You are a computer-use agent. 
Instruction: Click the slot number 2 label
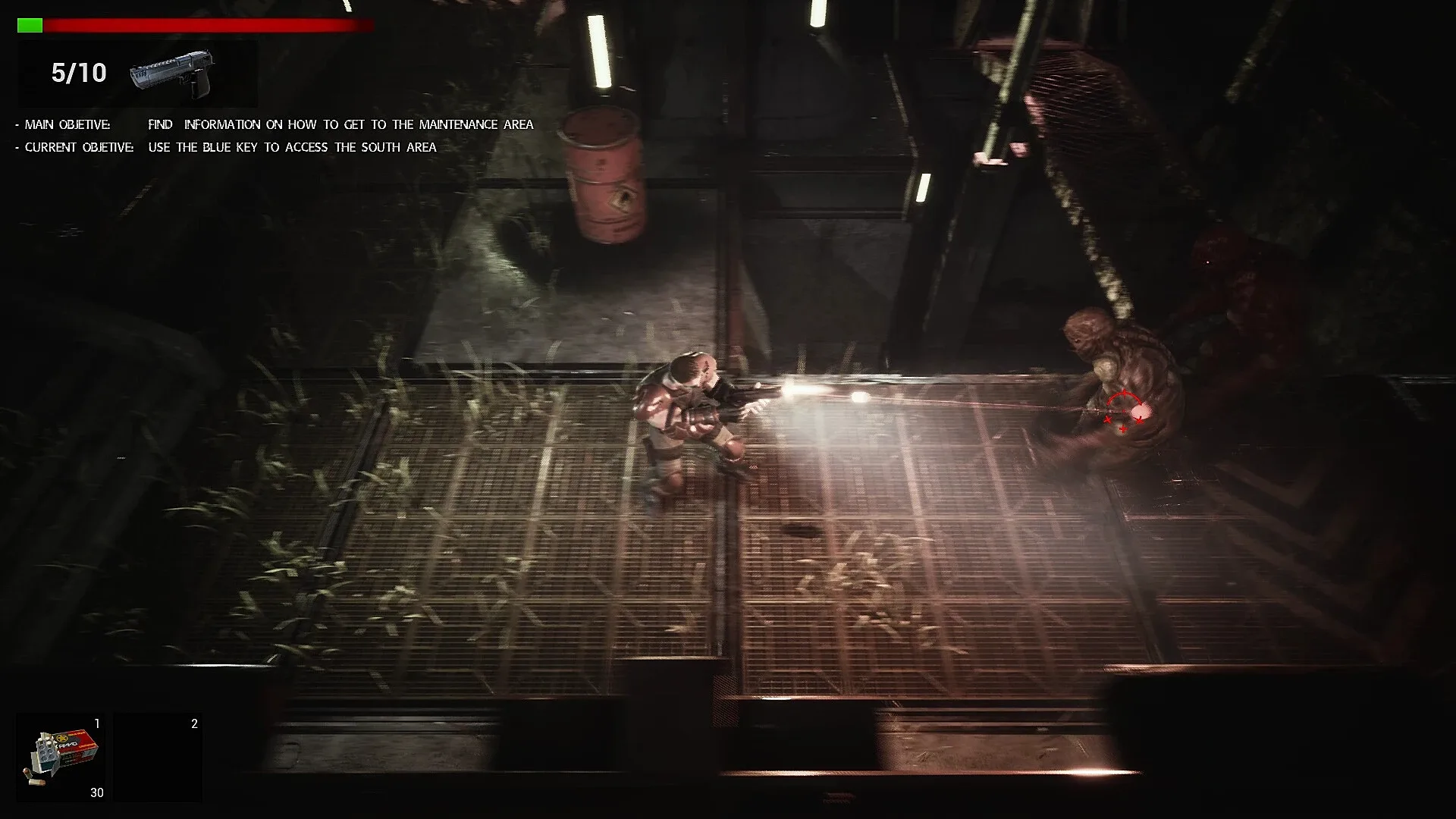pyautogui.click(x=193, y=723)
